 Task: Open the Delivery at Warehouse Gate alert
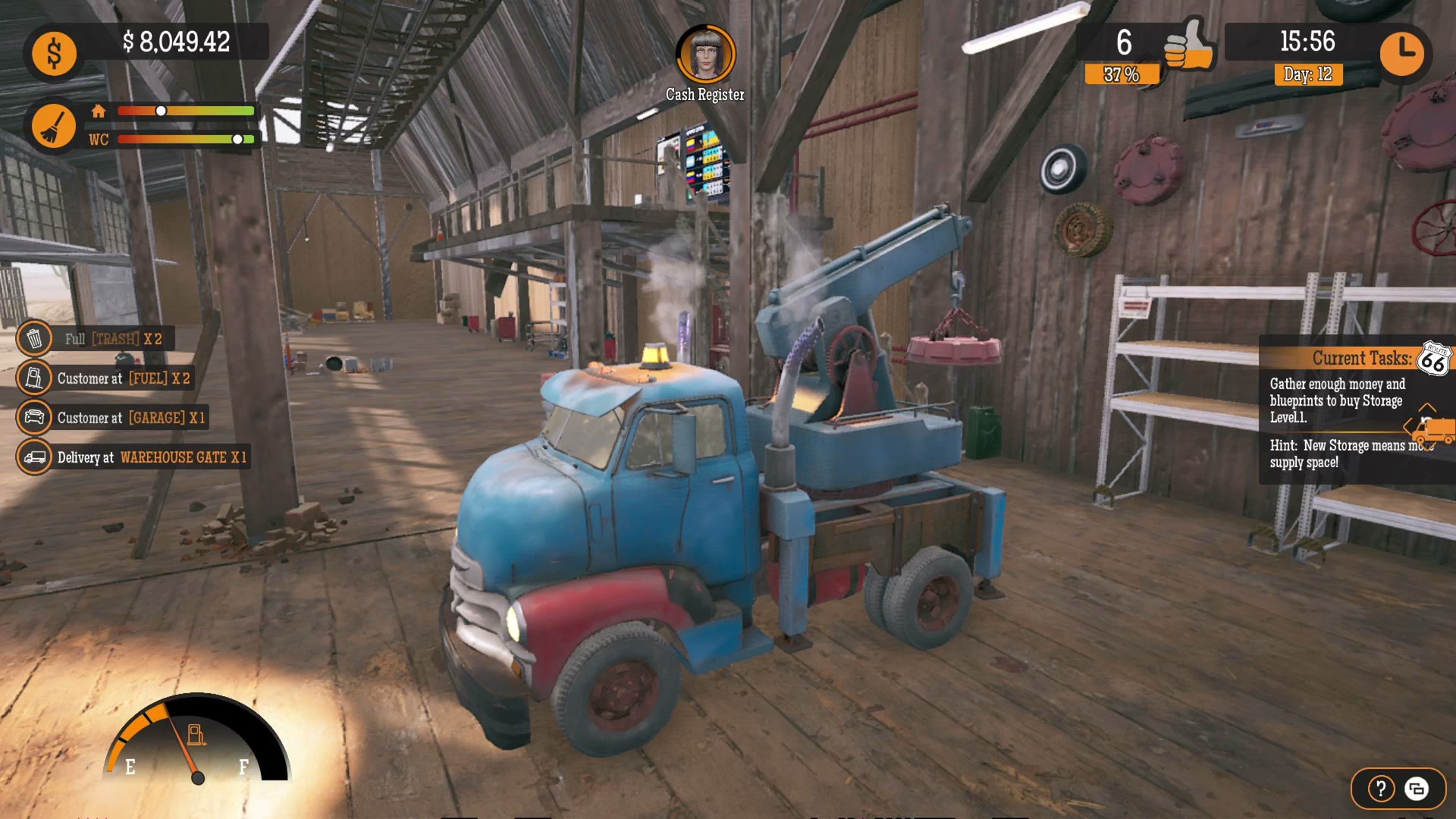click(134, 457)
